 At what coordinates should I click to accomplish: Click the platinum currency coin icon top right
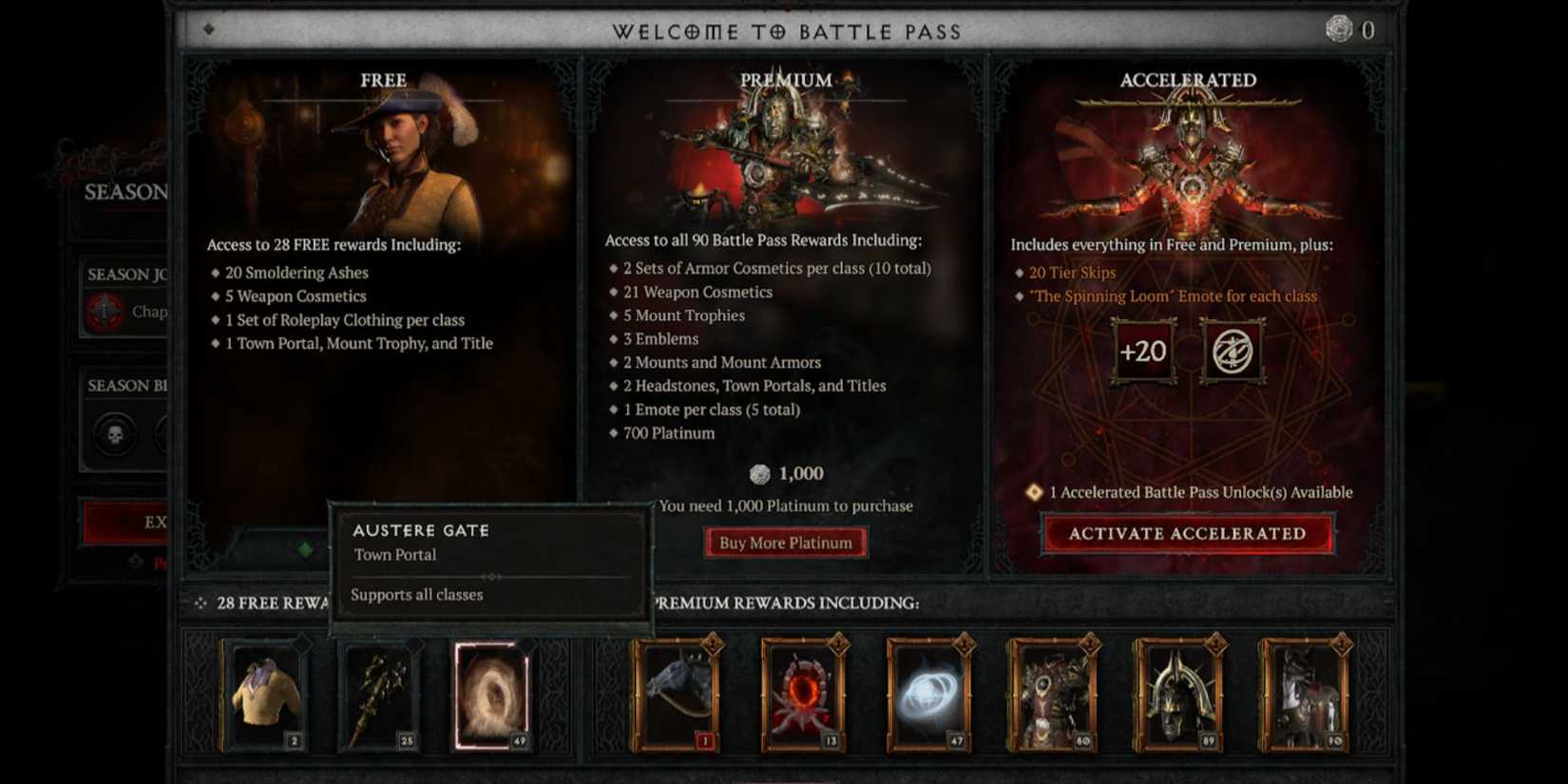(x=1339, y=29)
